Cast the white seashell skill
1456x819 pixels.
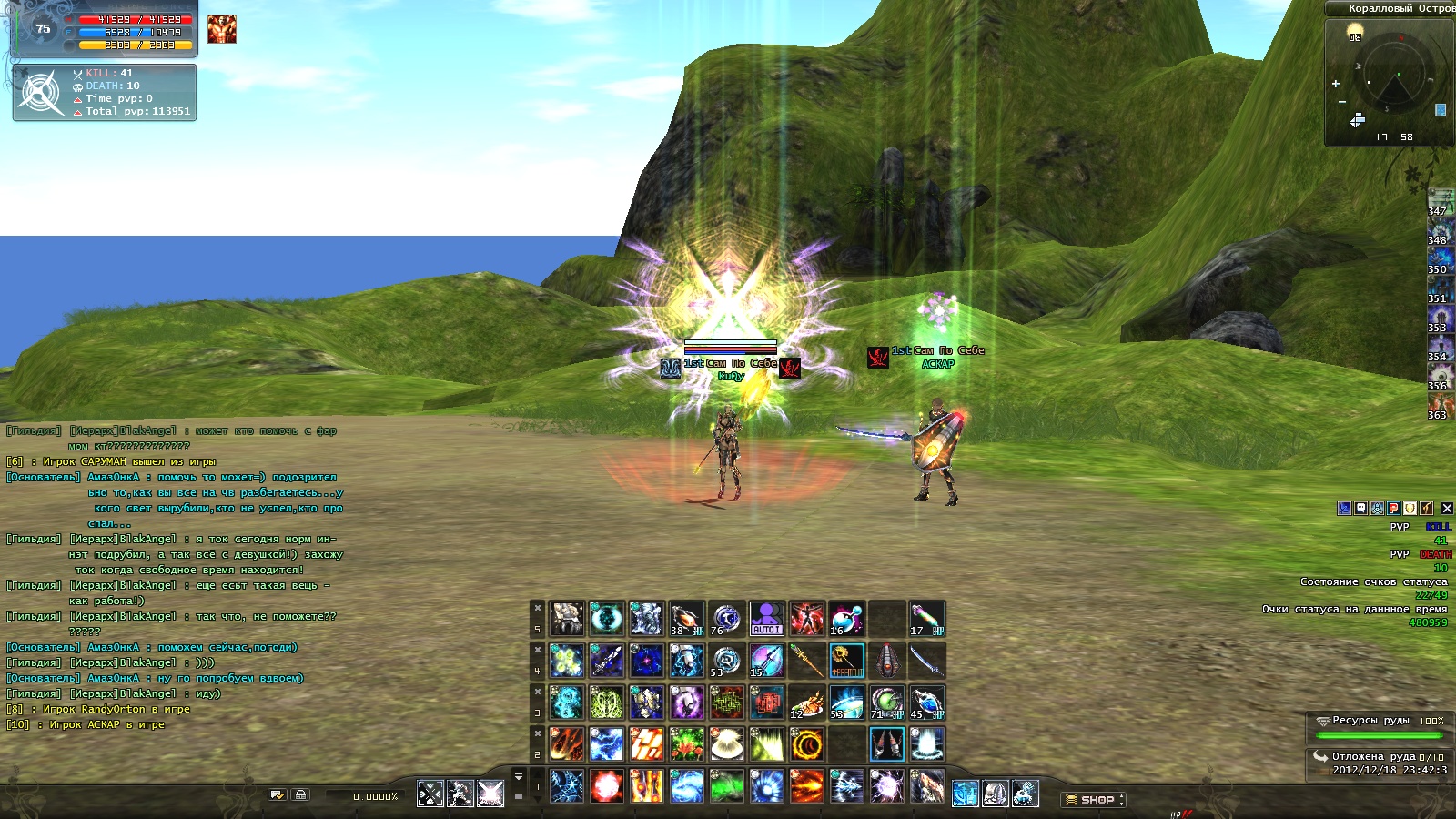(726, 744)
